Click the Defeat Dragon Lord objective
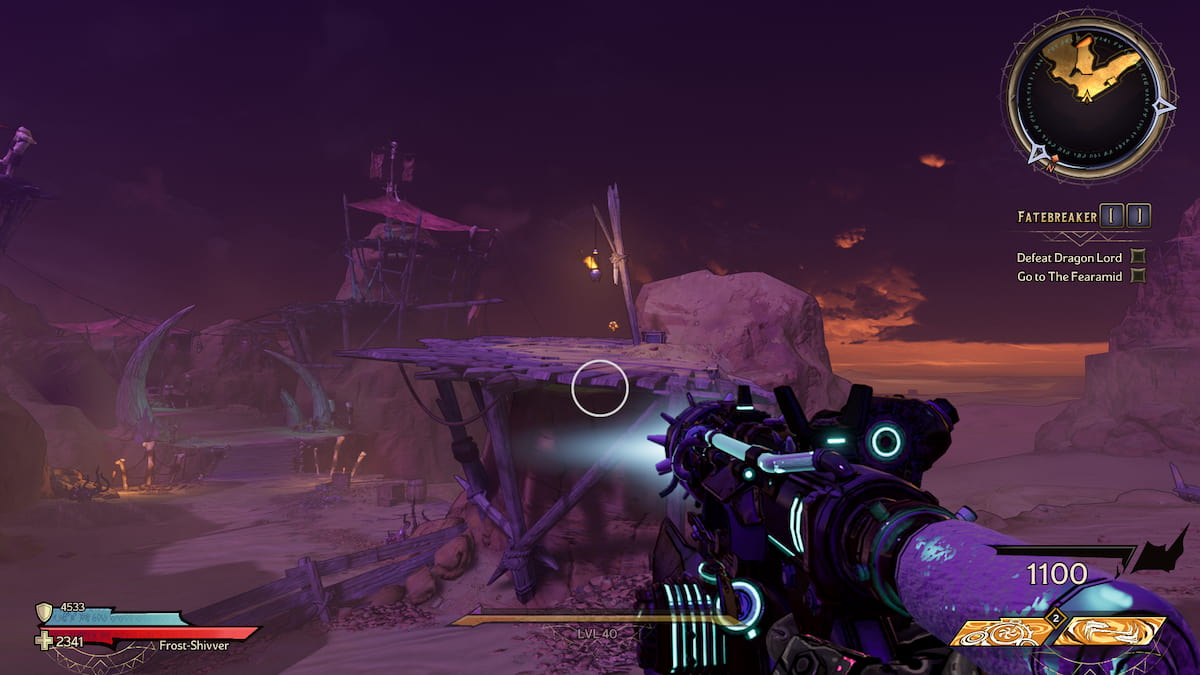The height and width of the screenshot is (675, 1200). tap(1069, 258)
